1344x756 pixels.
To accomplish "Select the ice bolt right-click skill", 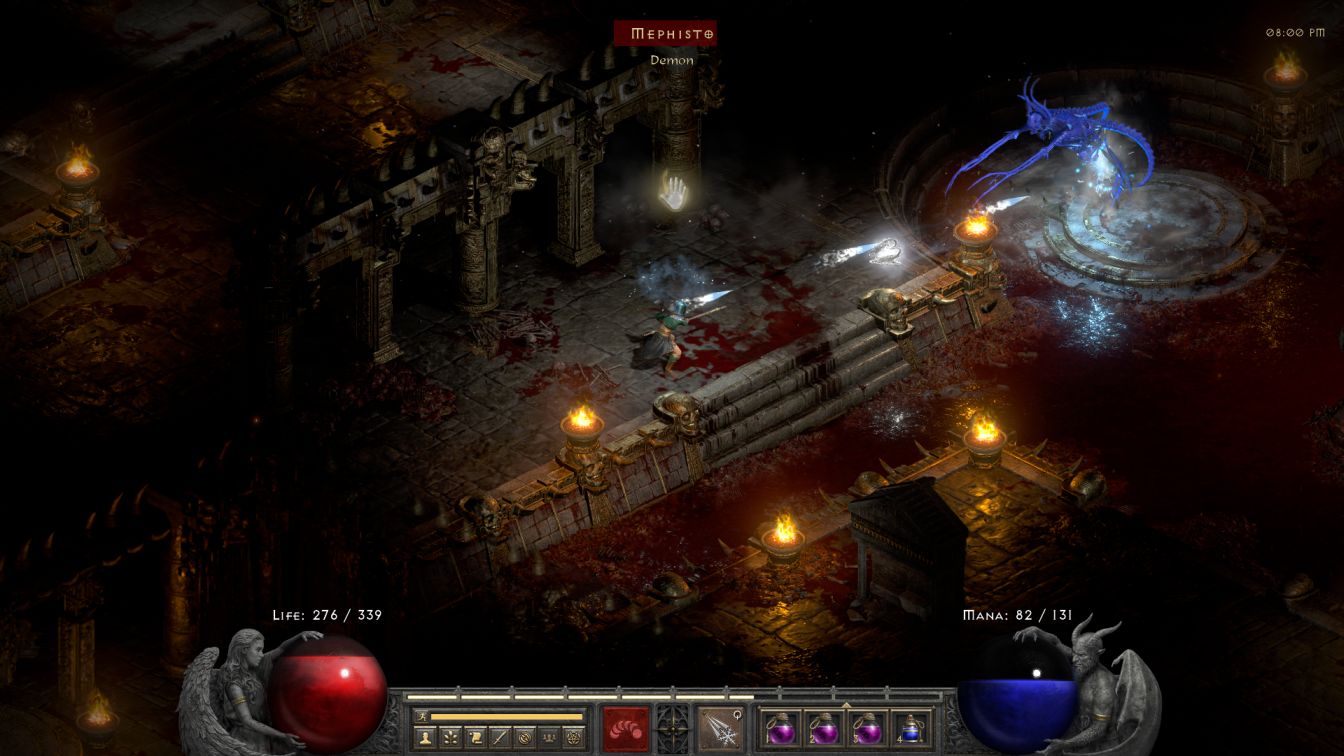I will click(719, 728).
